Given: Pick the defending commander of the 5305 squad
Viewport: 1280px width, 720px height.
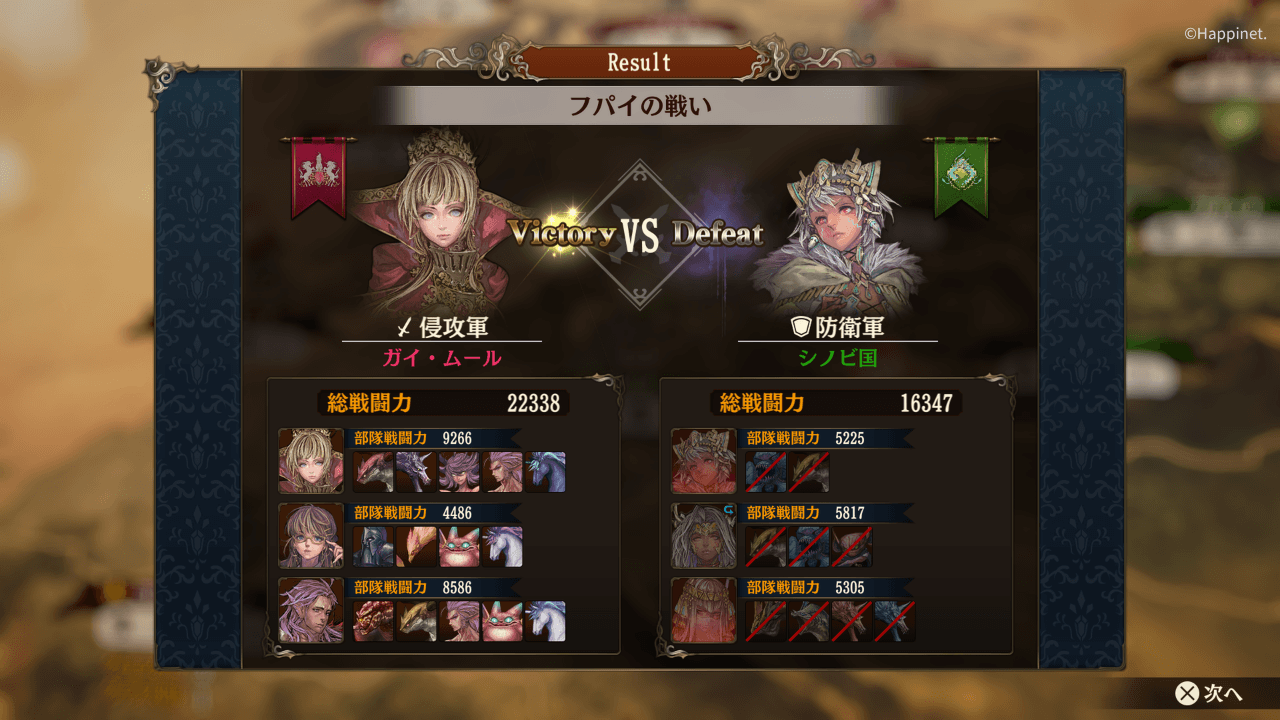Looking at the screenshot, I should tap(704, 610).
